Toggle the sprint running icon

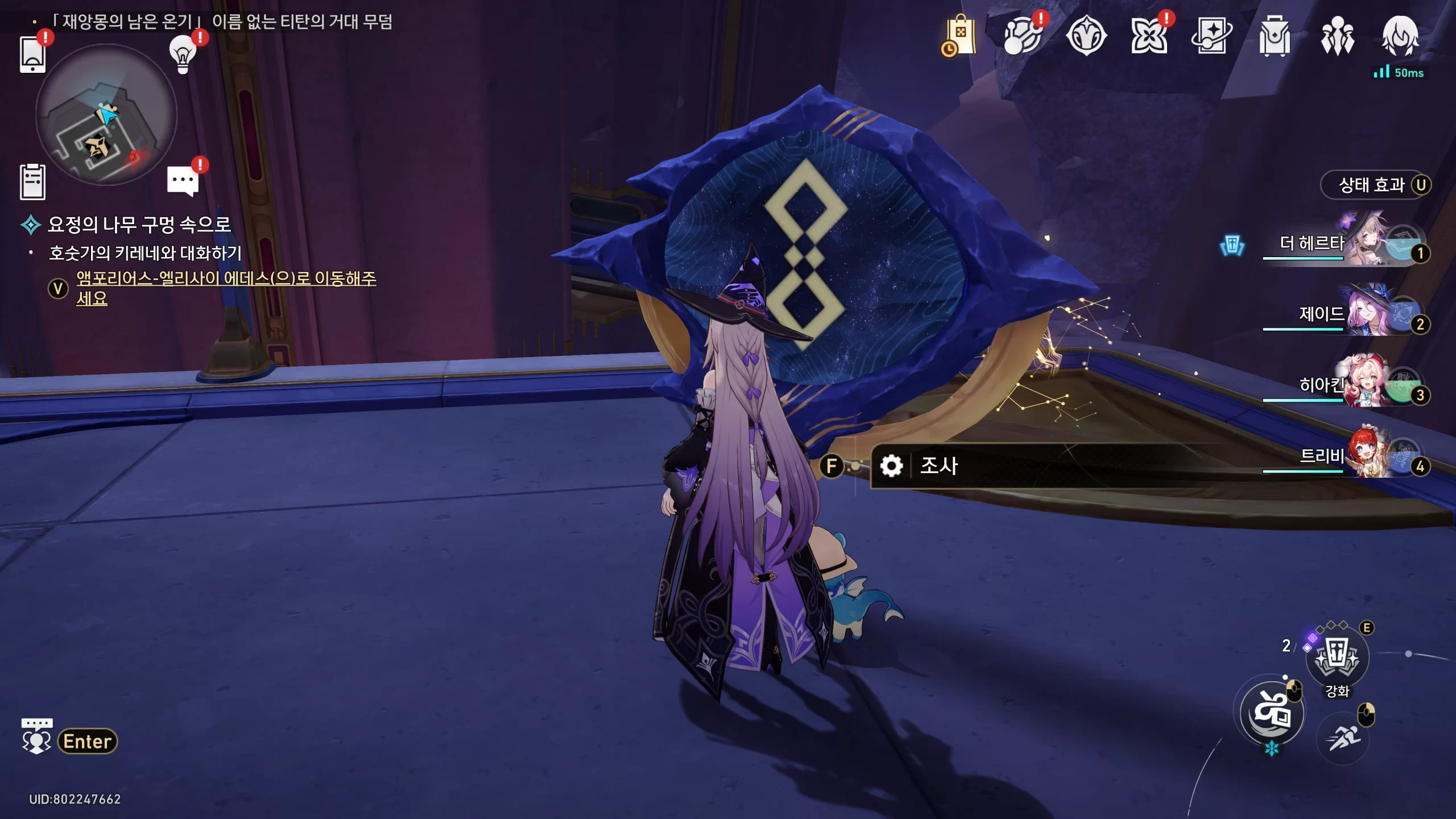pos(1343,739)
